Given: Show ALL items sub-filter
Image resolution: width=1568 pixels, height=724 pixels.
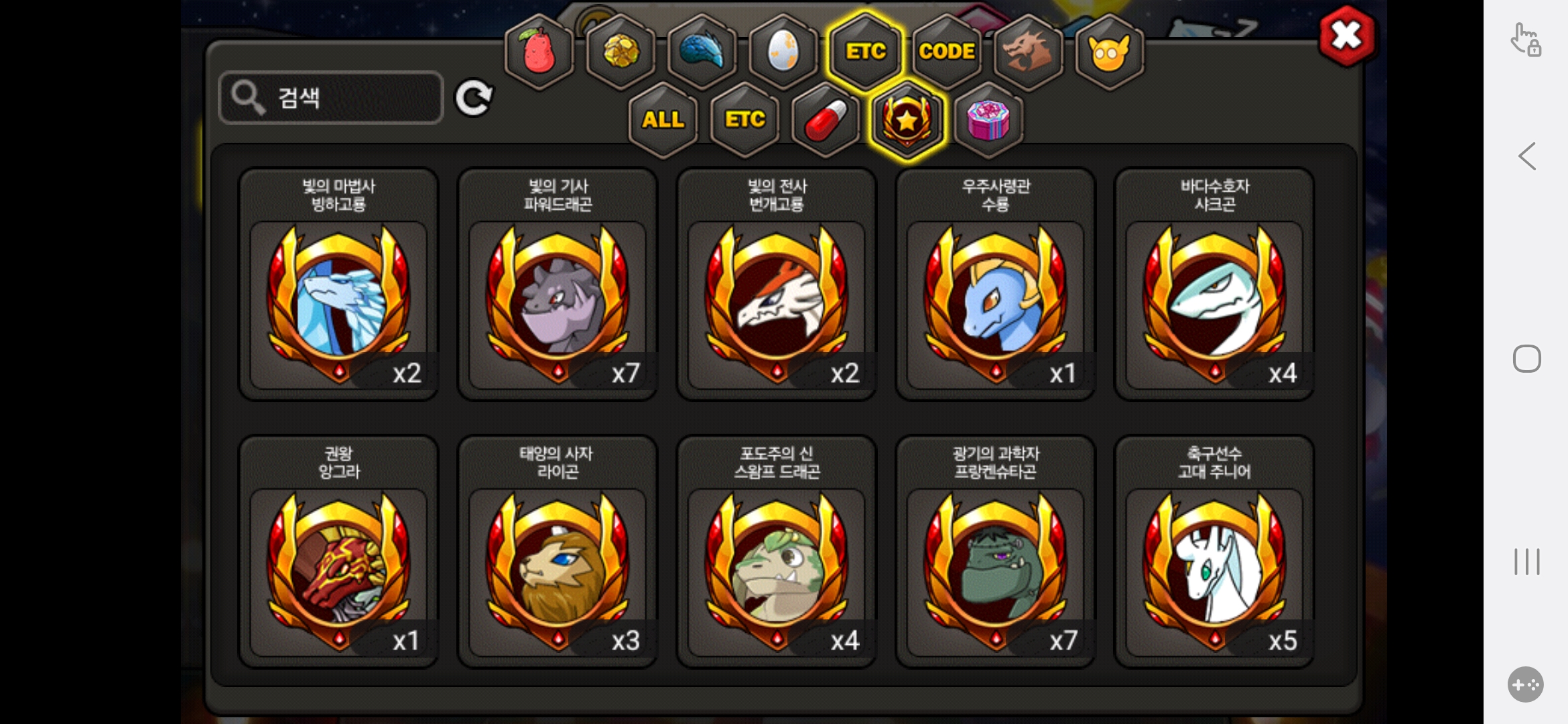Looking at the screenshot, I should (x=663, y=120).
